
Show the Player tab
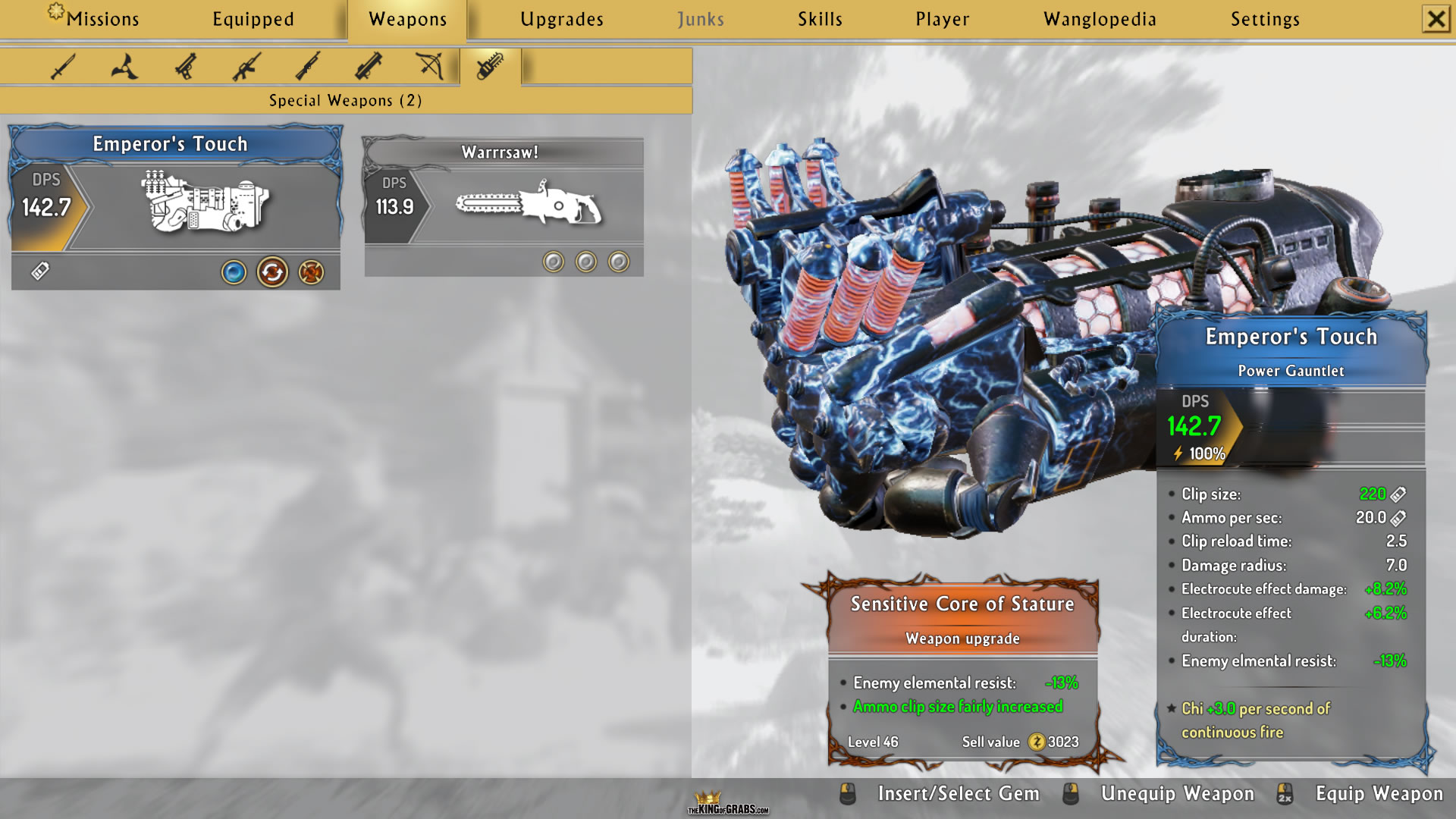[942, 19]
